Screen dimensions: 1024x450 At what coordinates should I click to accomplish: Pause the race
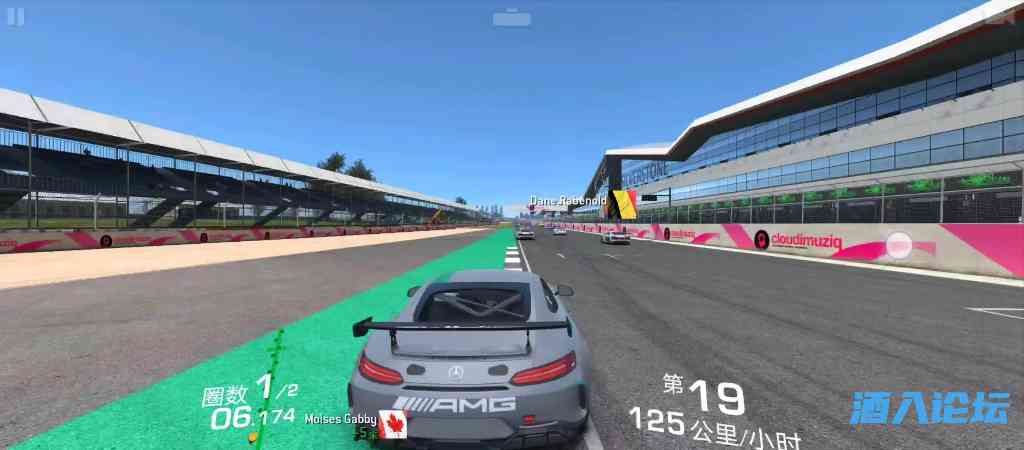15,17
